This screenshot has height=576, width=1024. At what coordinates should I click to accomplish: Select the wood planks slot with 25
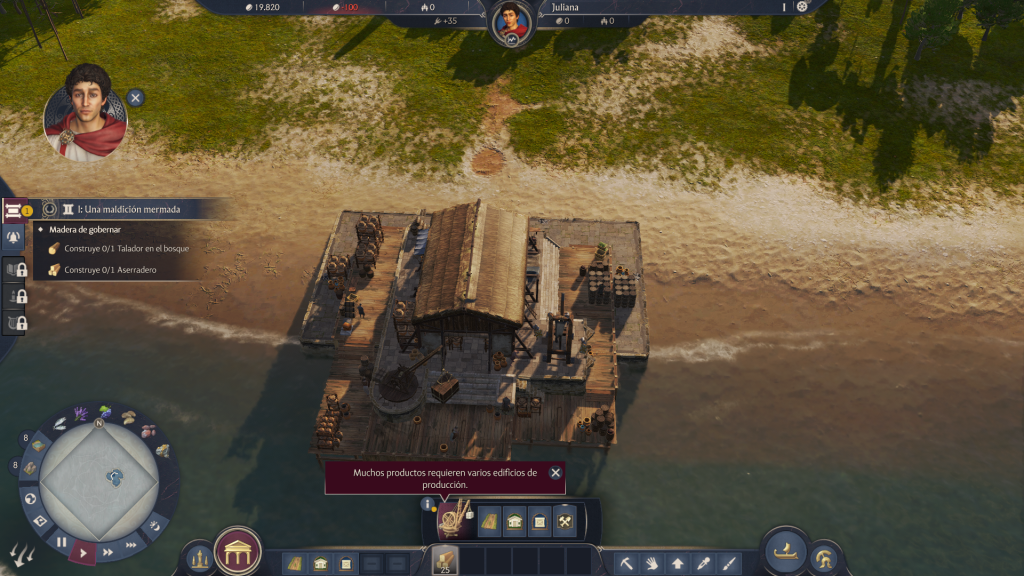pyautogui.click(x=444, y=561)
